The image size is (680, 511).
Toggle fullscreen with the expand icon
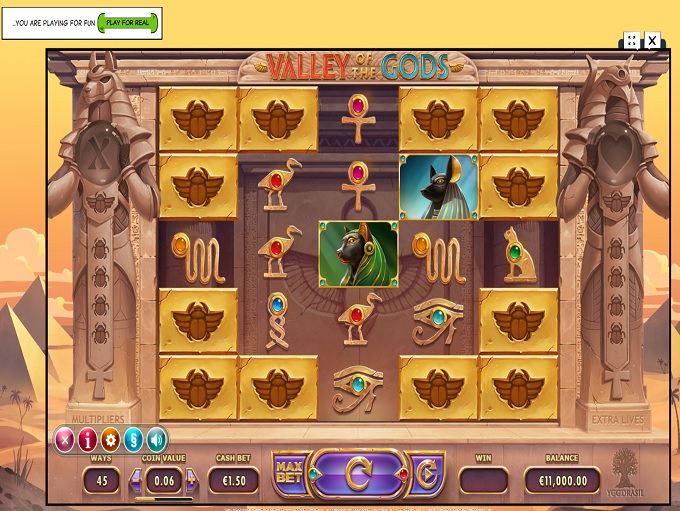point(632,40)
